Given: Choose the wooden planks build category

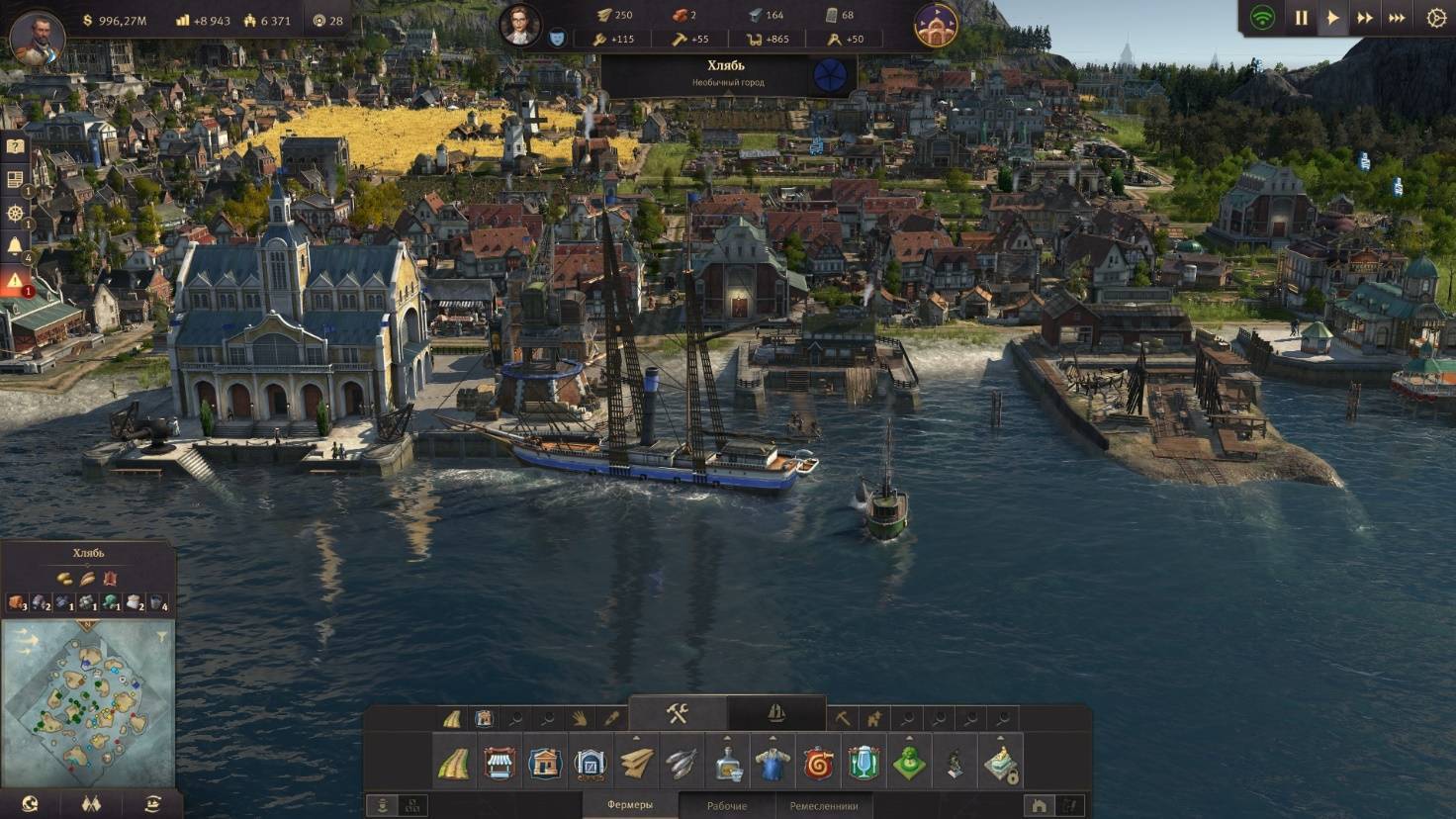Looking at the screenshot, I should (636, 764).
